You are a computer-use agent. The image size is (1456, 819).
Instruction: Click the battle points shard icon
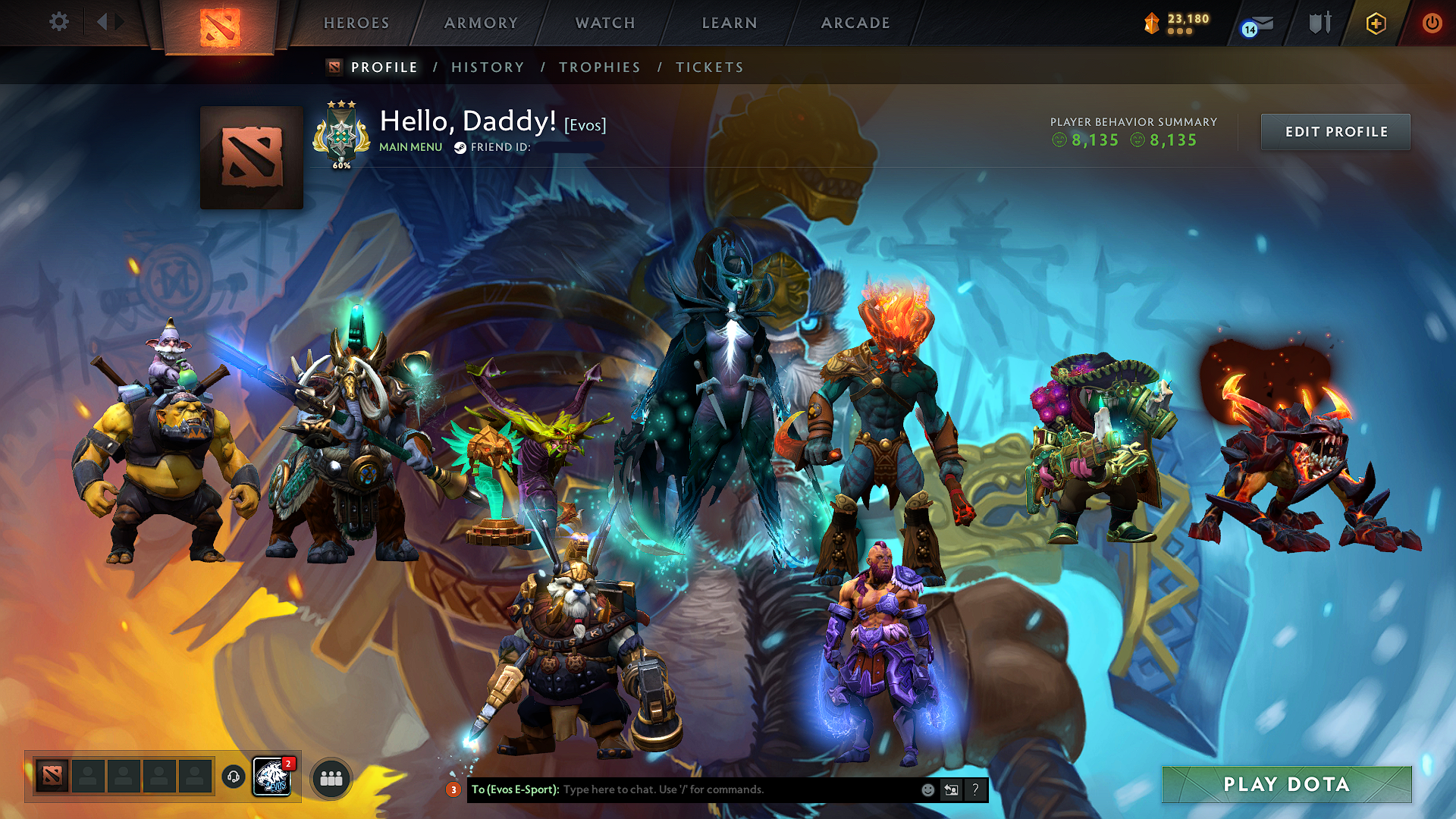click(x=1151, y=23)
